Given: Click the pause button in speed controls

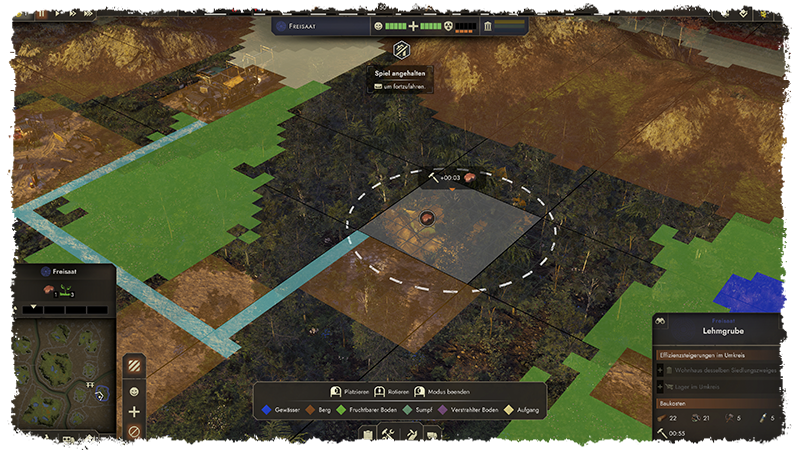Looking at the screenshot, I should click(42, 14).
